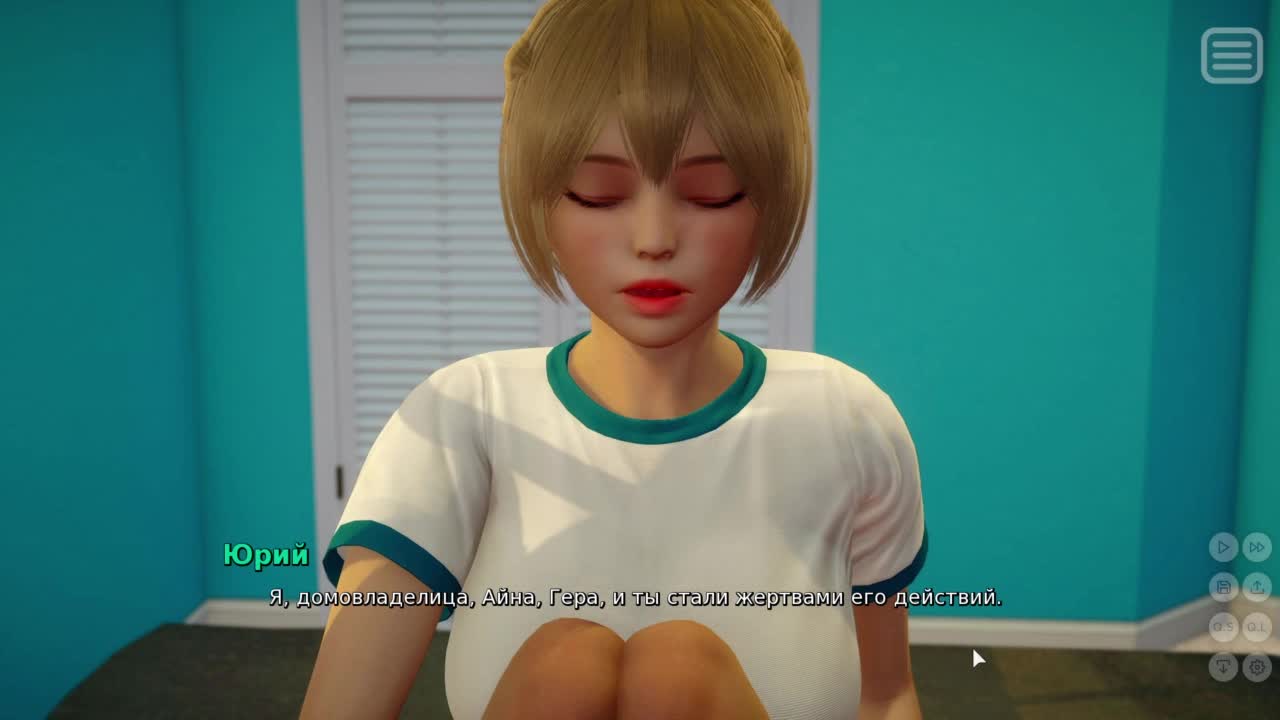Hide the dialogue box with the down-arrow button

tap(1223, 666)
